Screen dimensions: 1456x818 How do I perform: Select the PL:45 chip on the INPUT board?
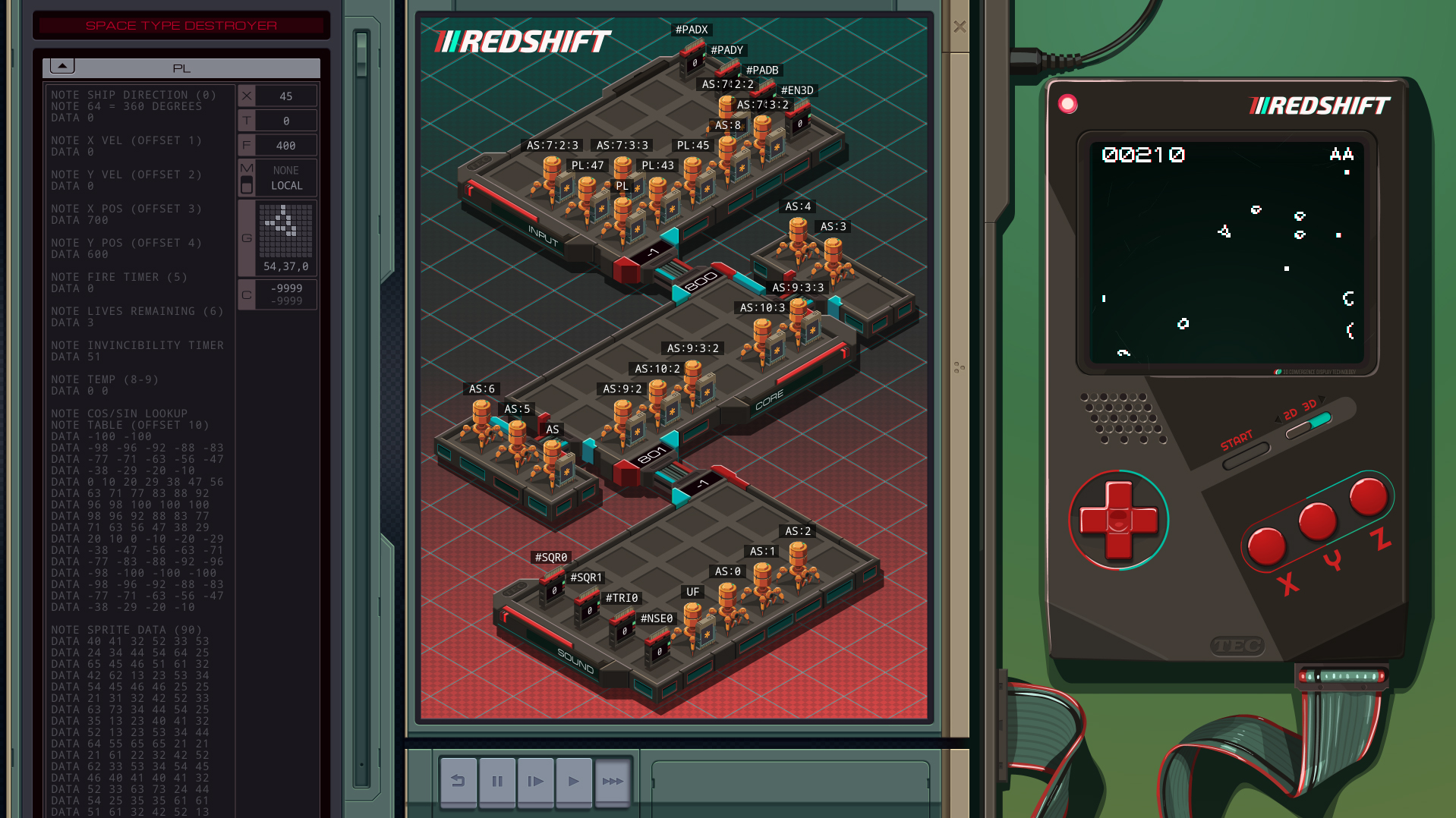coord(692,145)
